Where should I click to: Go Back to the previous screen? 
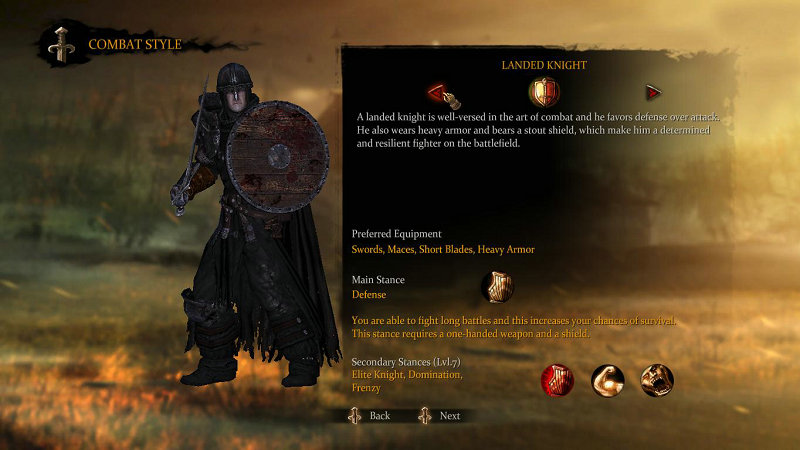(368, 415)
